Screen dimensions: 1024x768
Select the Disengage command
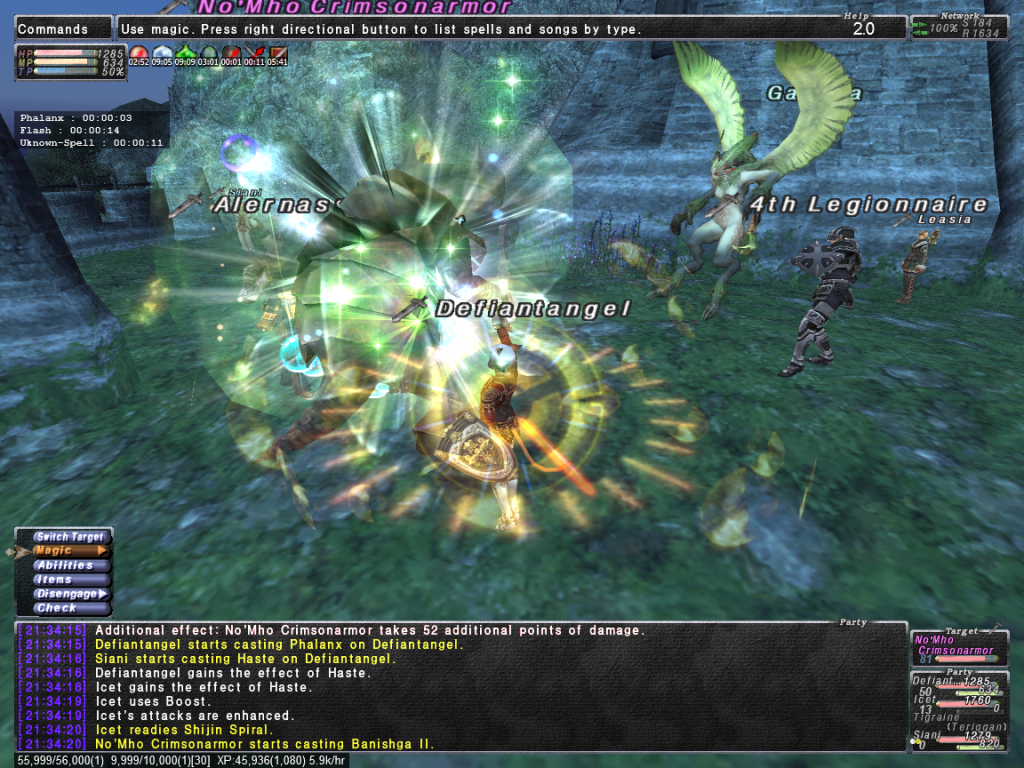coord(66,593)
